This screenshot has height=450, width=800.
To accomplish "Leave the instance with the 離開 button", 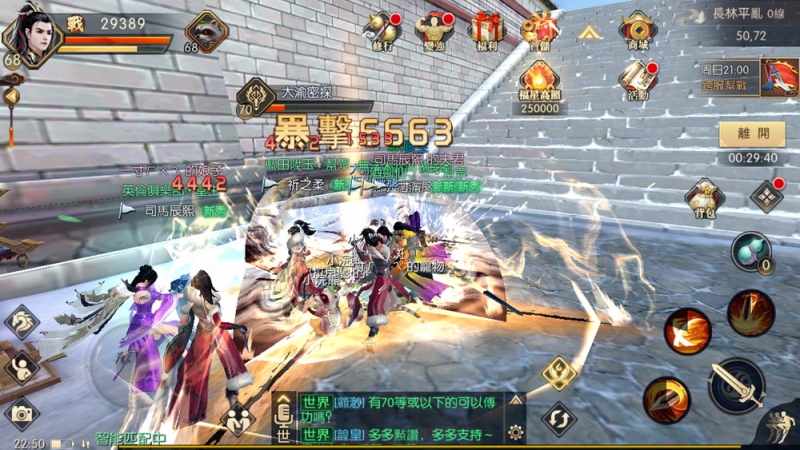I will [751, 134].
